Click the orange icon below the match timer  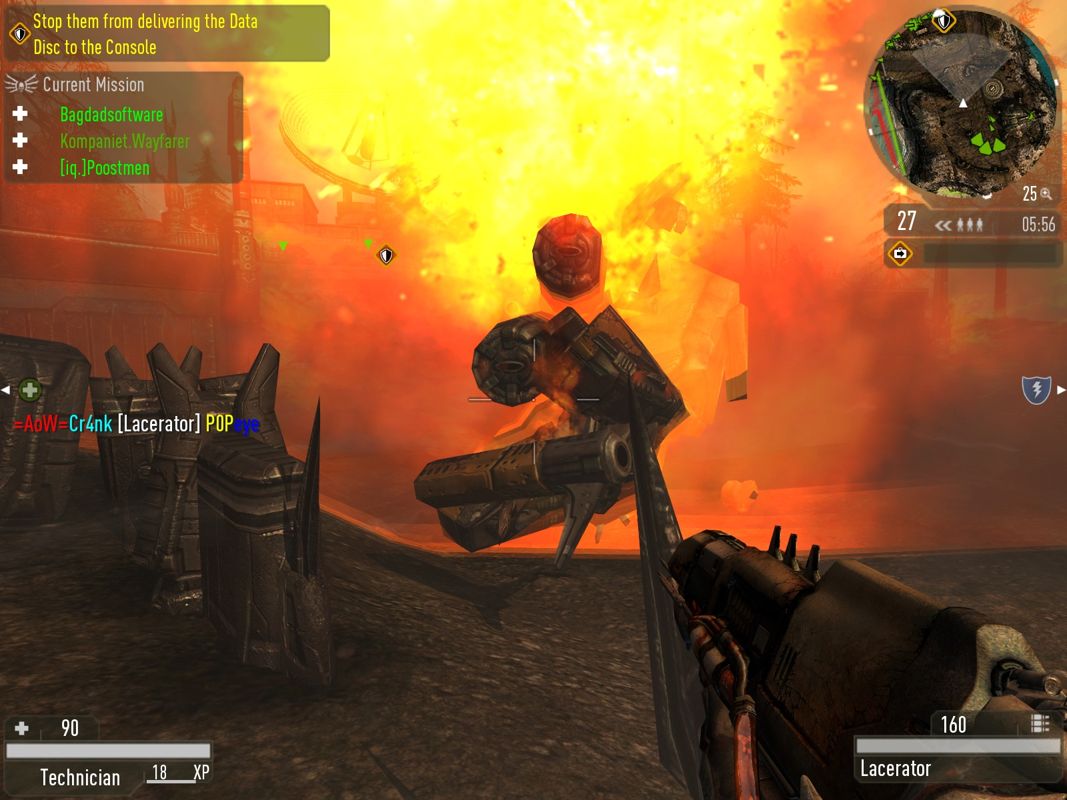click(x=900, y=254)
